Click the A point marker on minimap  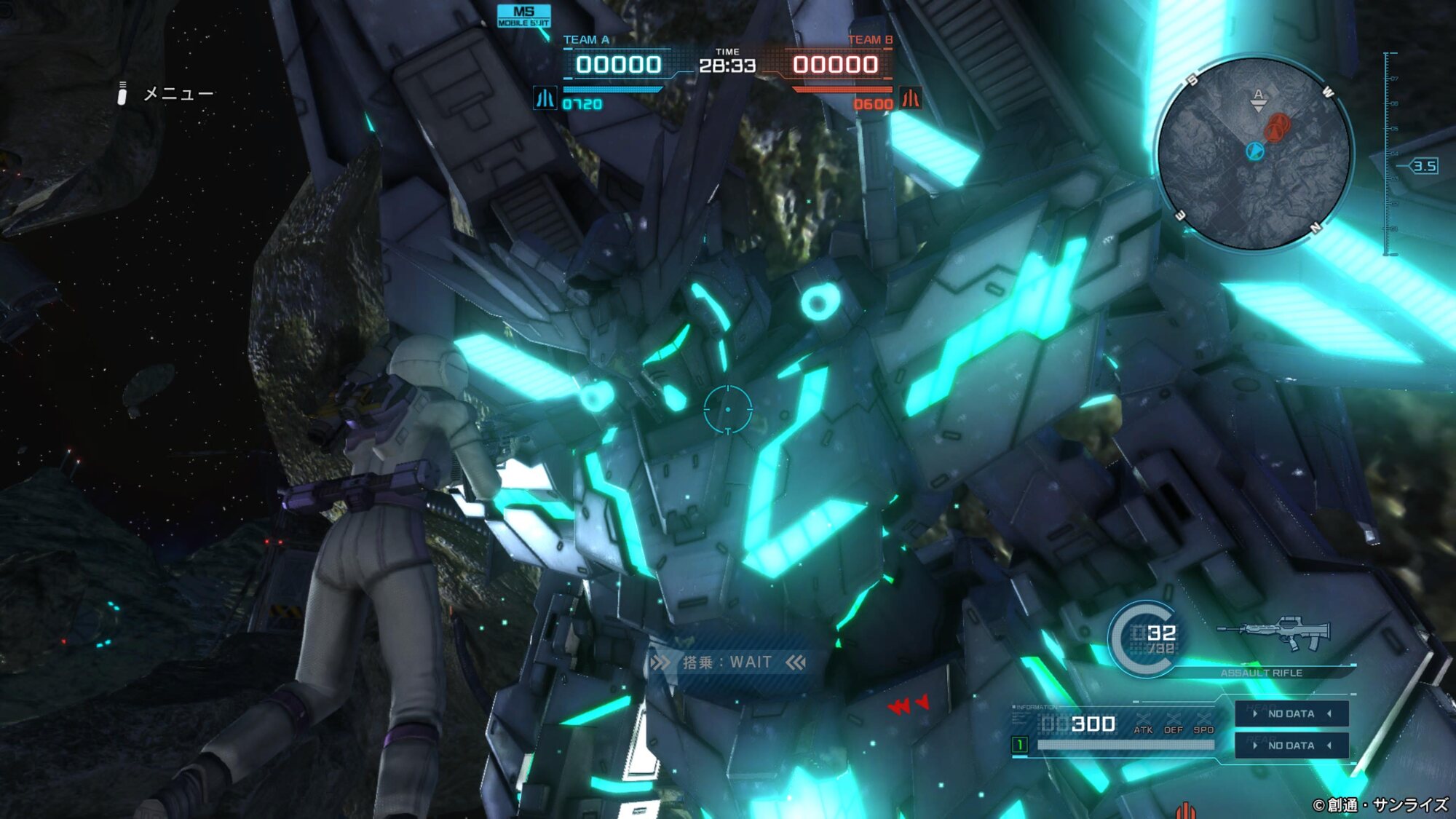(x=1258, y=98)
